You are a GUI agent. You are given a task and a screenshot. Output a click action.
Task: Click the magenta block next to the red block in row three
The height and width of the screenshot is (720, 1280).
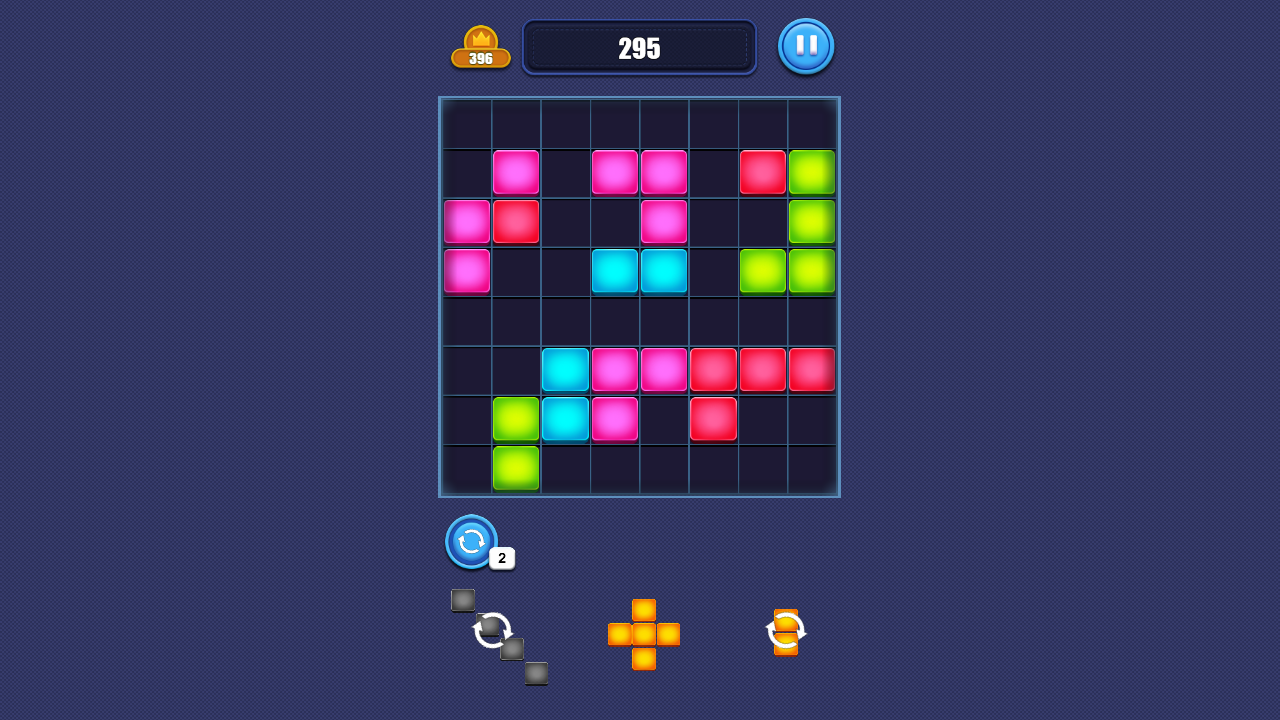coord(466,221)
